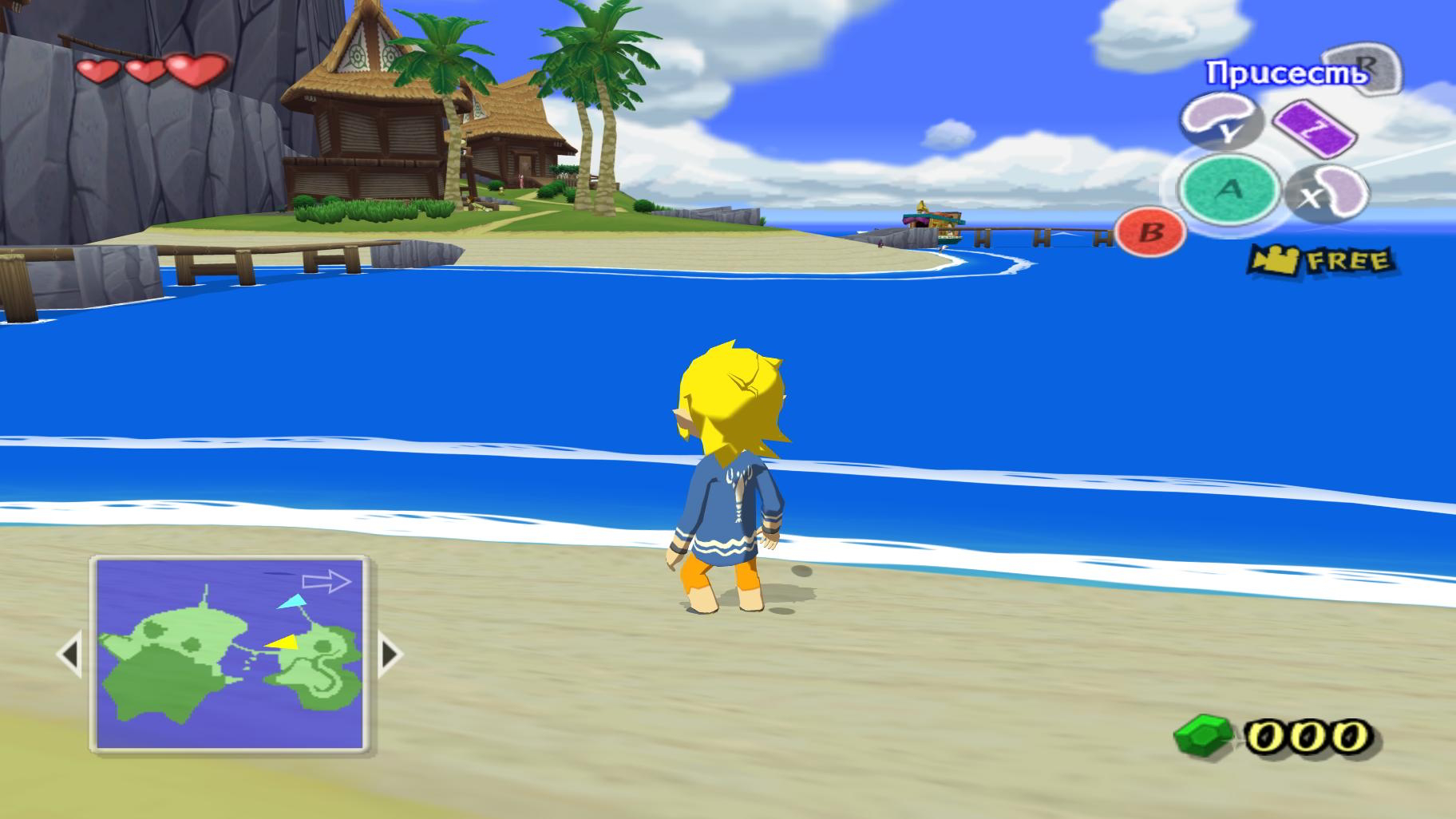Click the minimap's left arrow

point(70,655)
